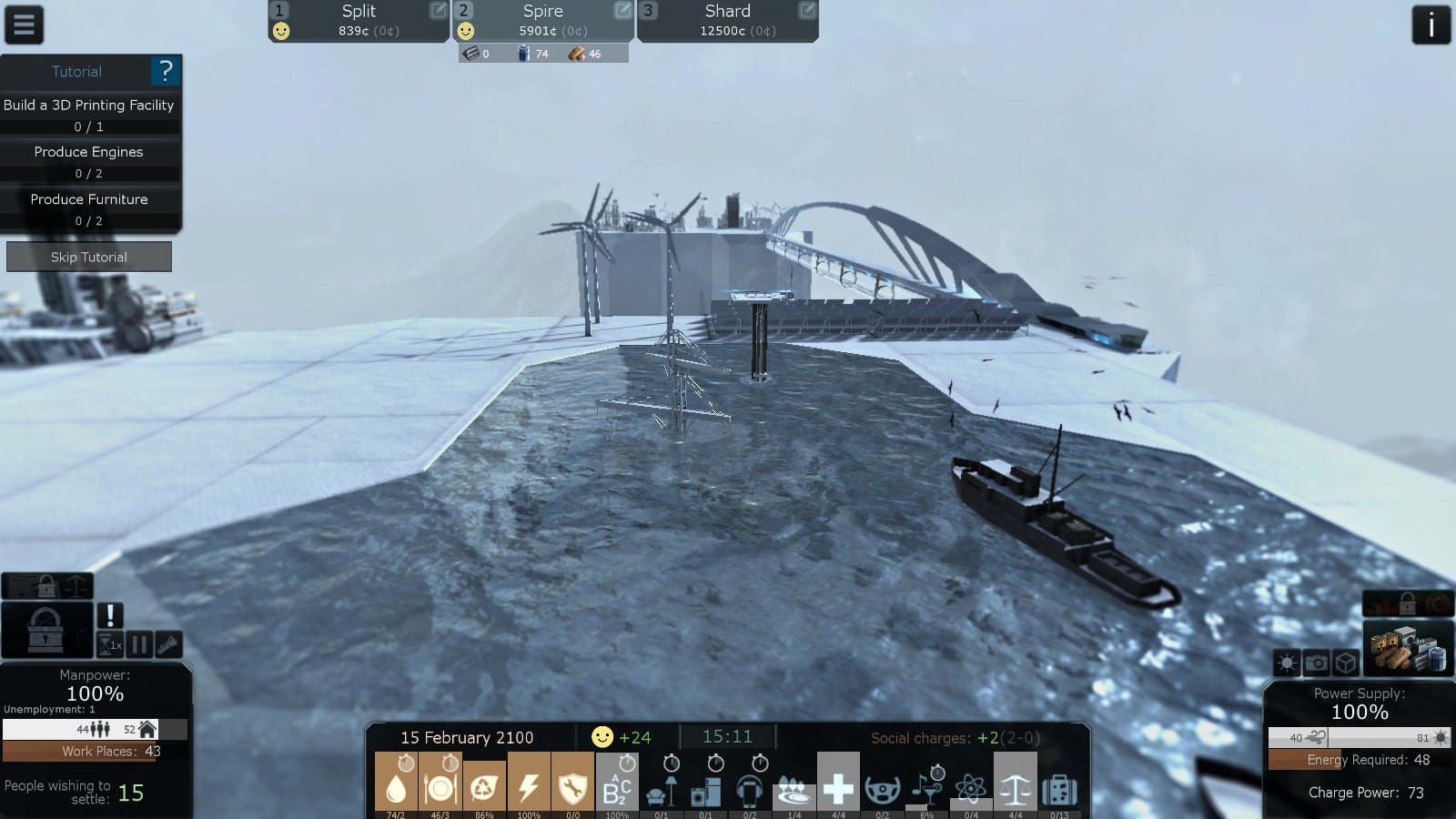The width and height of the screenshot is (1456, 819).
Task: Open the hamburger main menu
Action: pos(24,25)
